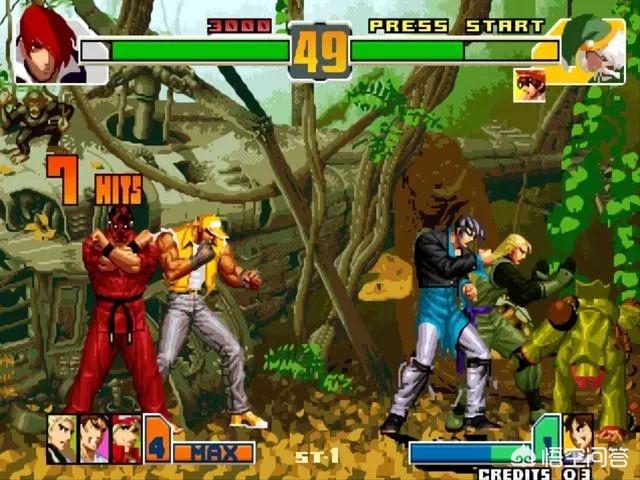
Task: Pick the brown-haired teammate portrait on pink
Action: (x=93, y=438)
